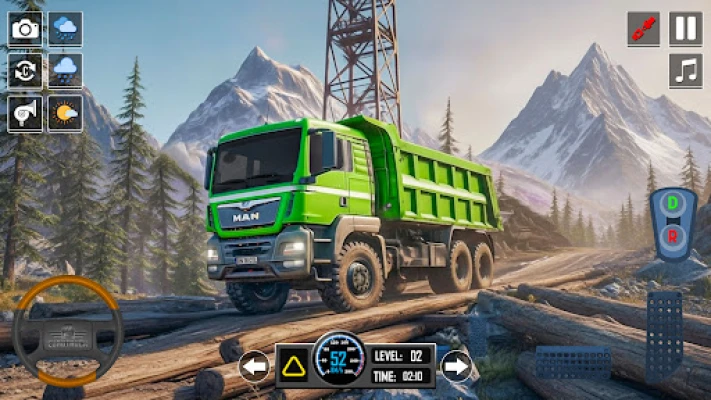Choose the single-cloud rain weather icon
Viewport: 711px width, 400px height.
66,70
